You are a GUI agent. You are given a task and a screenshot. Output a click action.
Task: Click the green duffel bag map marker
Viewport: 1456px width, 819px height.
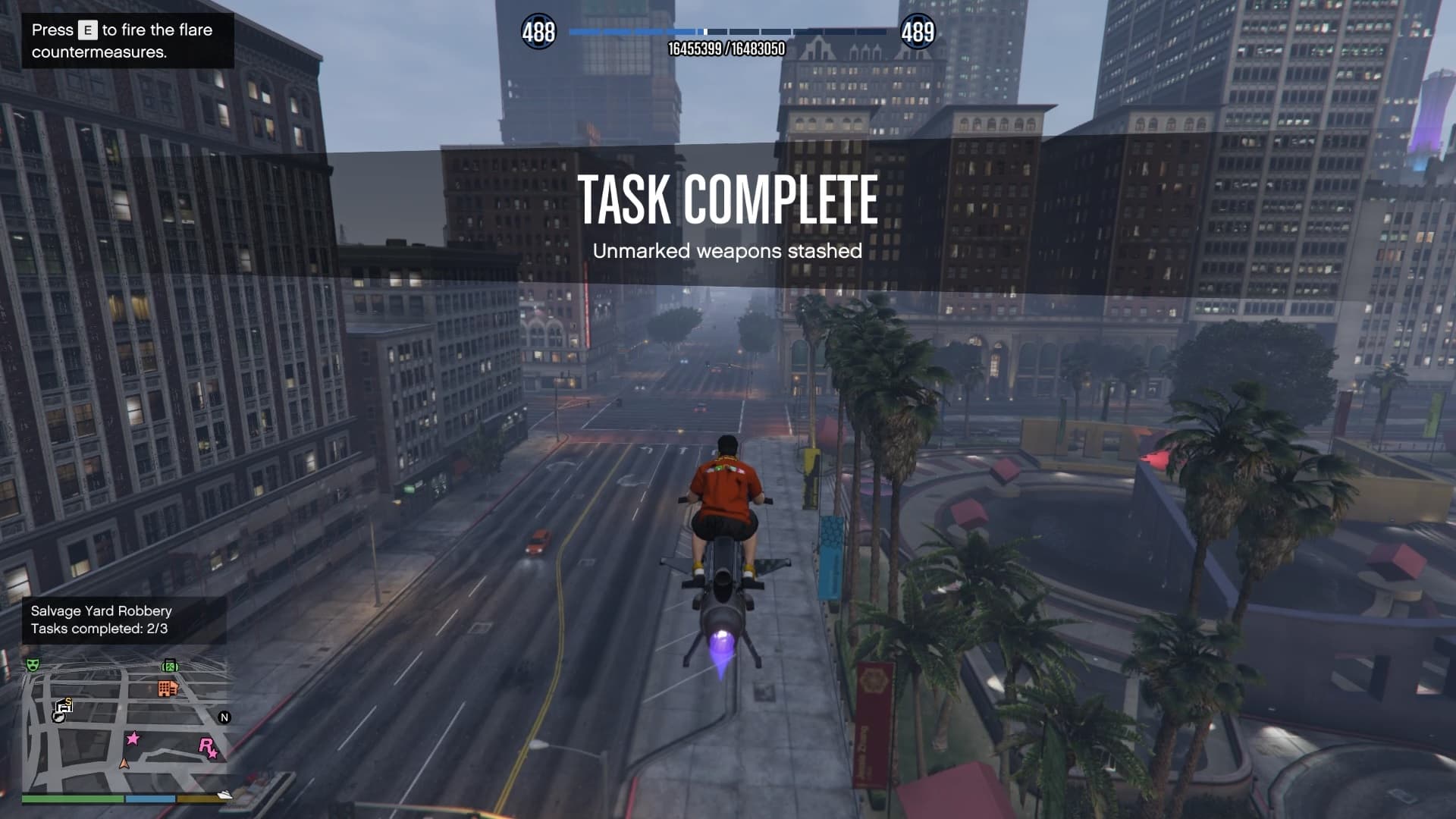(170, 666)
